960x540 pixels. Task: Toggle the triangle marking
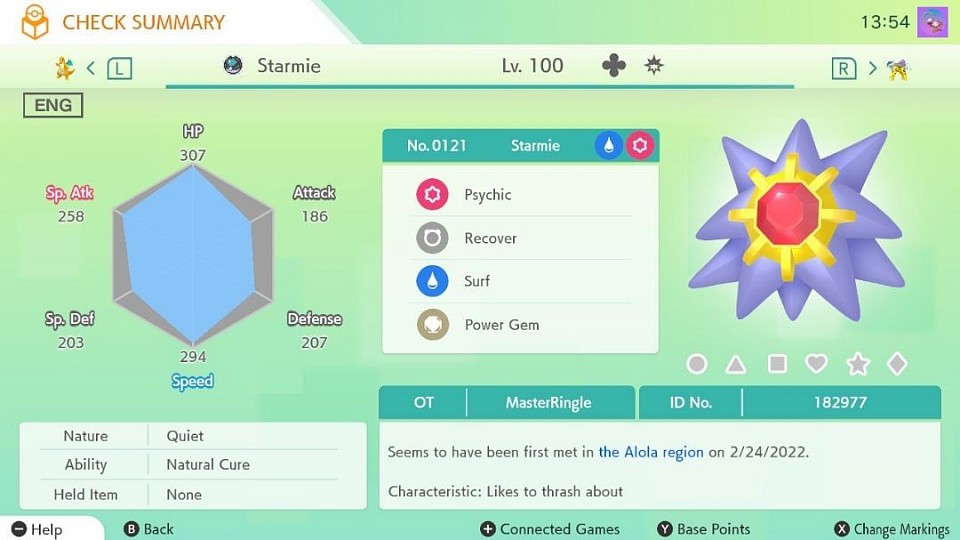click(736, 364)
